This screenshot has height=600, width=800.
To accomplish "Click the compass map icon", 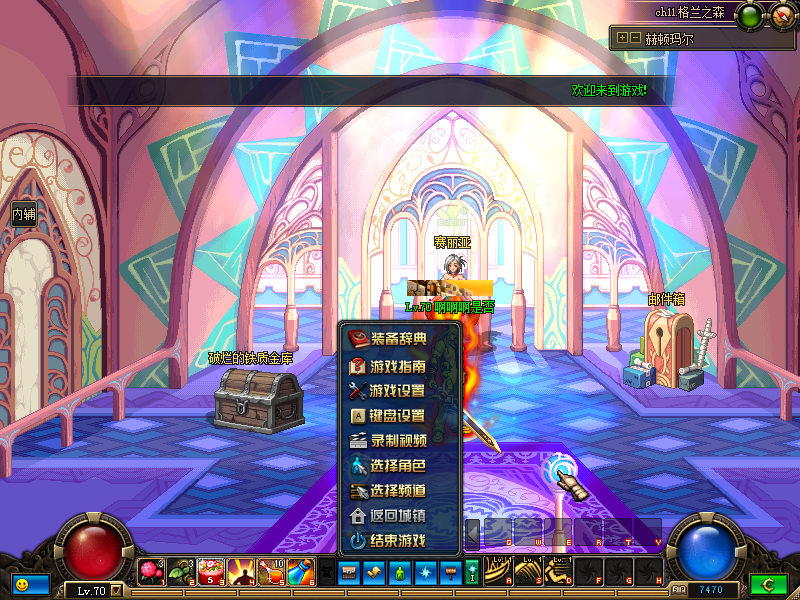I will pos(780,15).
